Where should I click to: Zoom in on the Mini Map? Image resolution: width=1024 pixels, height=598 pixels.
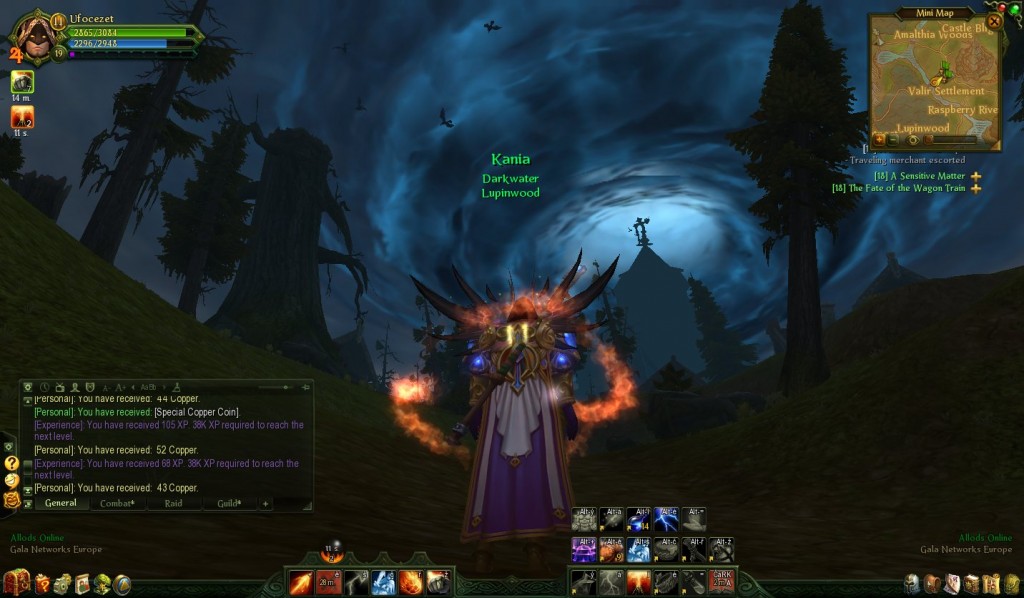(x=880, y=139)
